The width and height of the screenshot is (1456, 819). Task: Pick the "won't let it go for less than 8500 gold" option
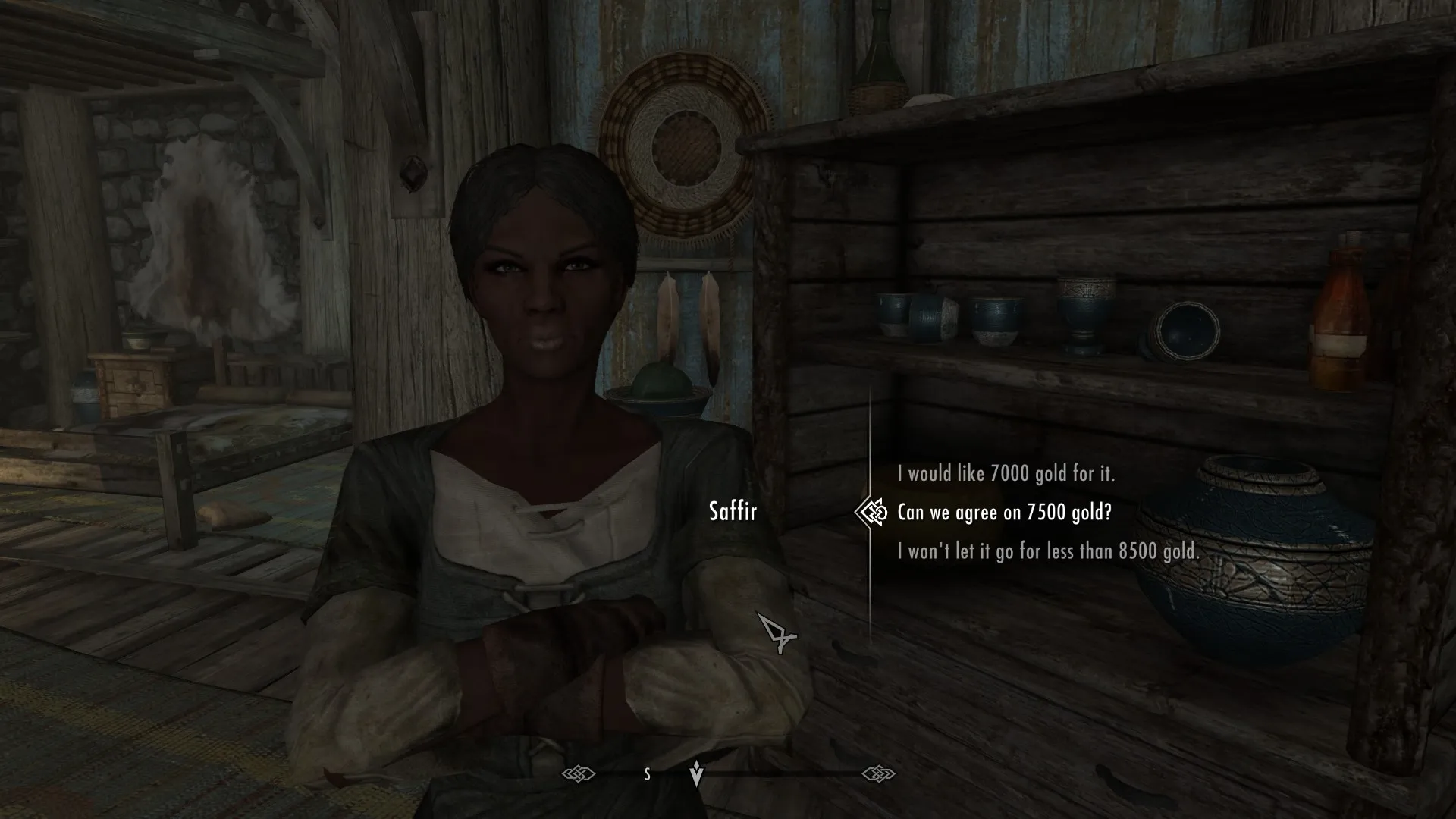pyautogui.click(x=1048, y=551)
